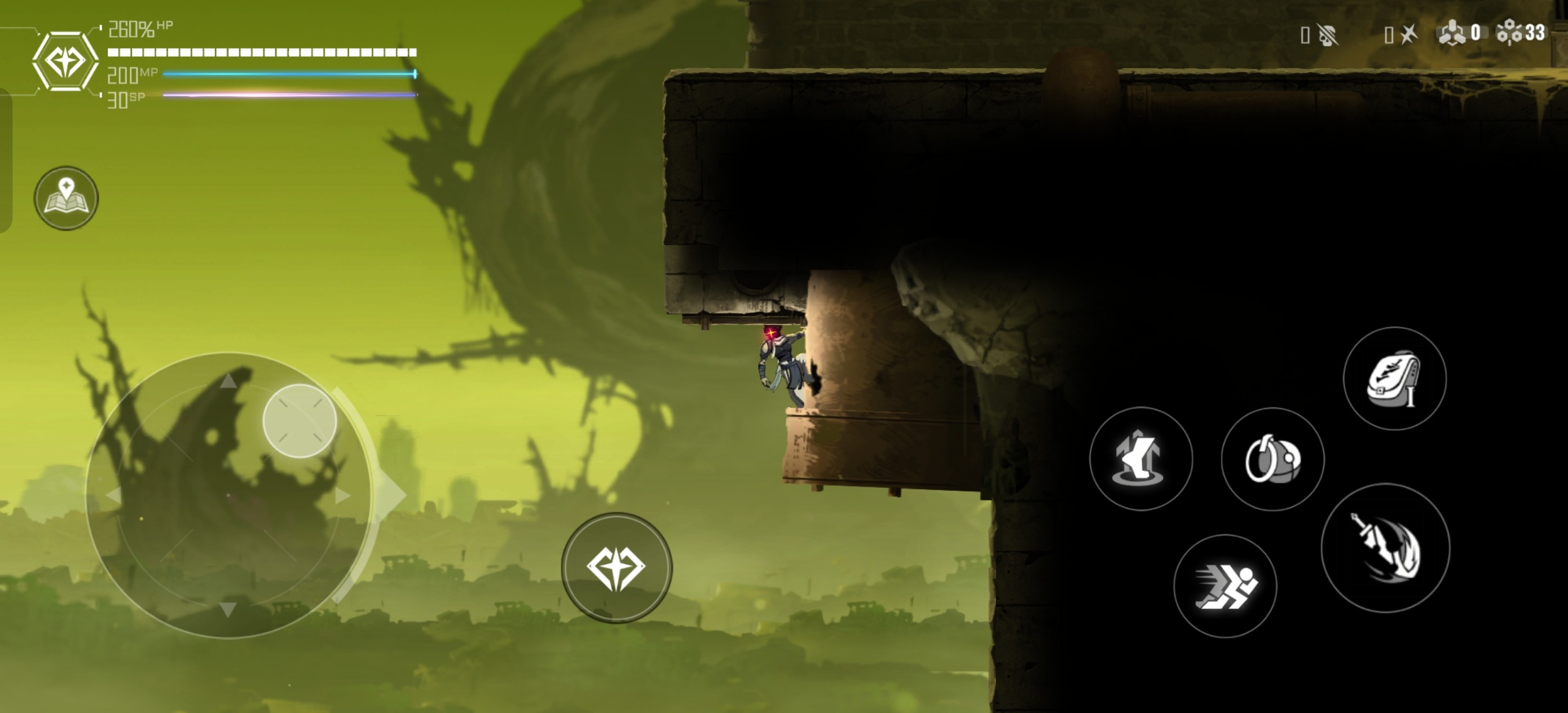Image resolution: width=1568 pixels, height=713 pixels.
Task: Open the backpack inventory button
Action: point(1394,378)
